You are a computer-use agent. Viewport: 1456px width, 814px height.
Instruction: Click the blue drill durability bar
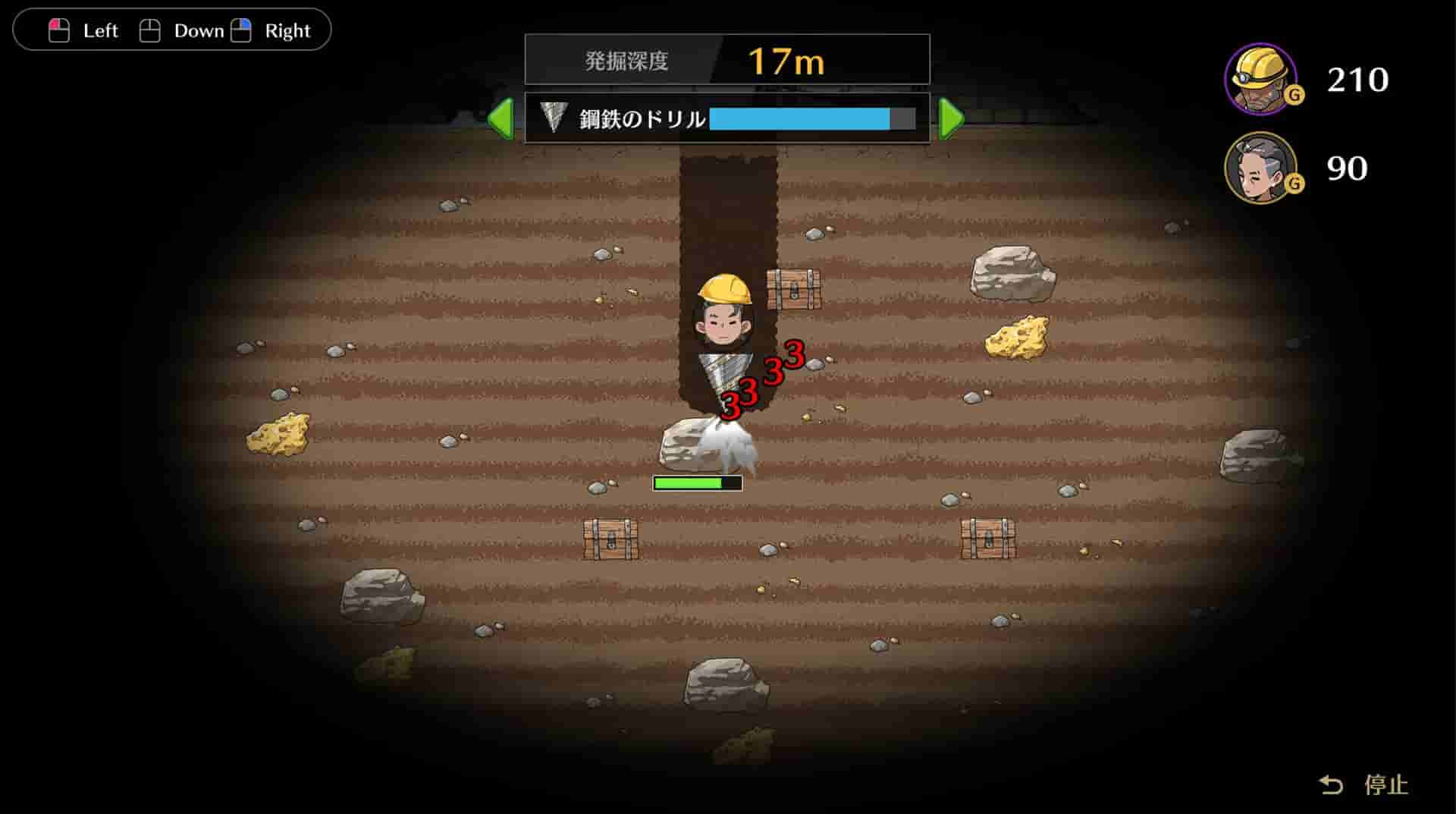pos(800,118)
